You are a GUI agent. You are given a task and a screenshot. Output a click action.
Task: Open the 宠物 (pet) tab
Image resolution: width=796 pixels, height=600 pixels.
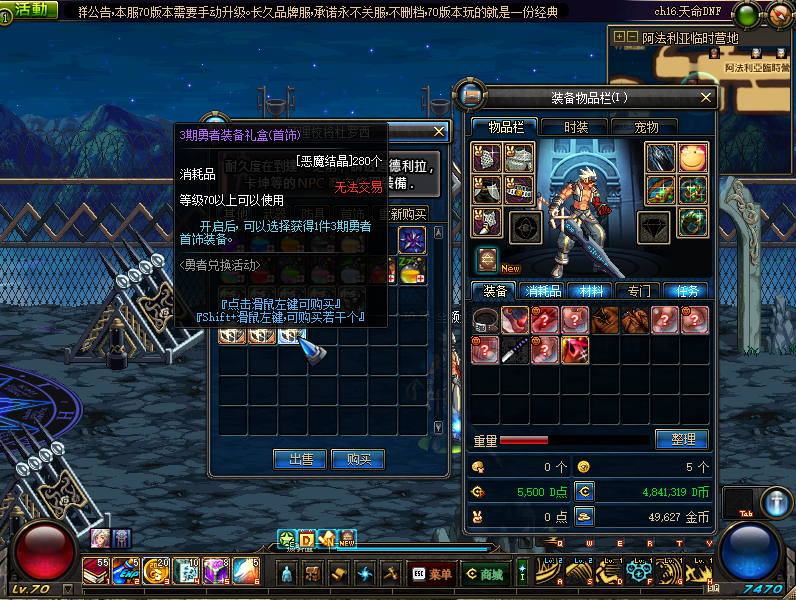coord(646,127)
